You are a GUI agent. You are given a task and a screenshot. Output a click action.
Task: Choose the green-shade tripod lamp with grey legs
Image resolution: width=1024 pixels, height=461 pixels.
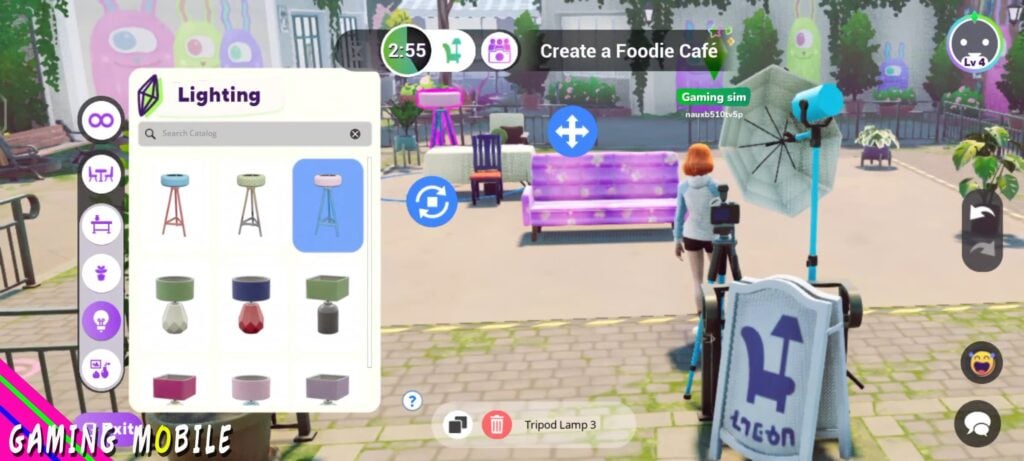coord(251,204)
